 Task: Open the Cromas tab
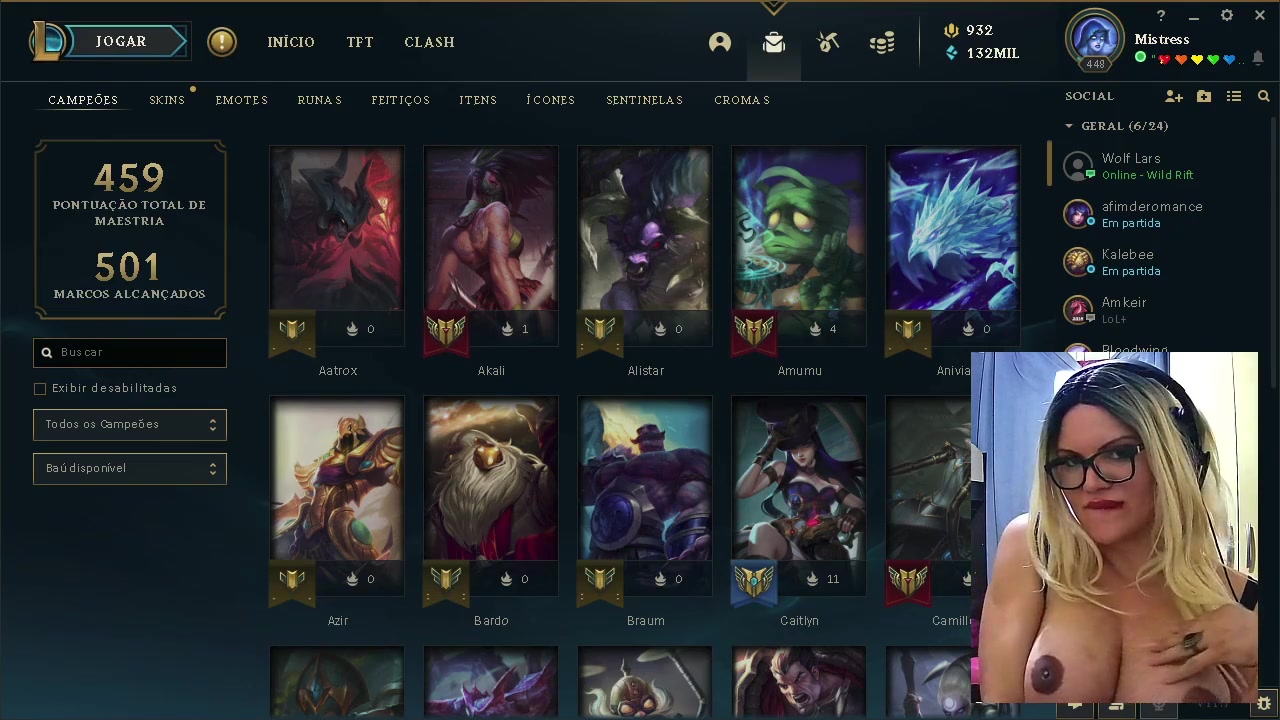point(742,100)
